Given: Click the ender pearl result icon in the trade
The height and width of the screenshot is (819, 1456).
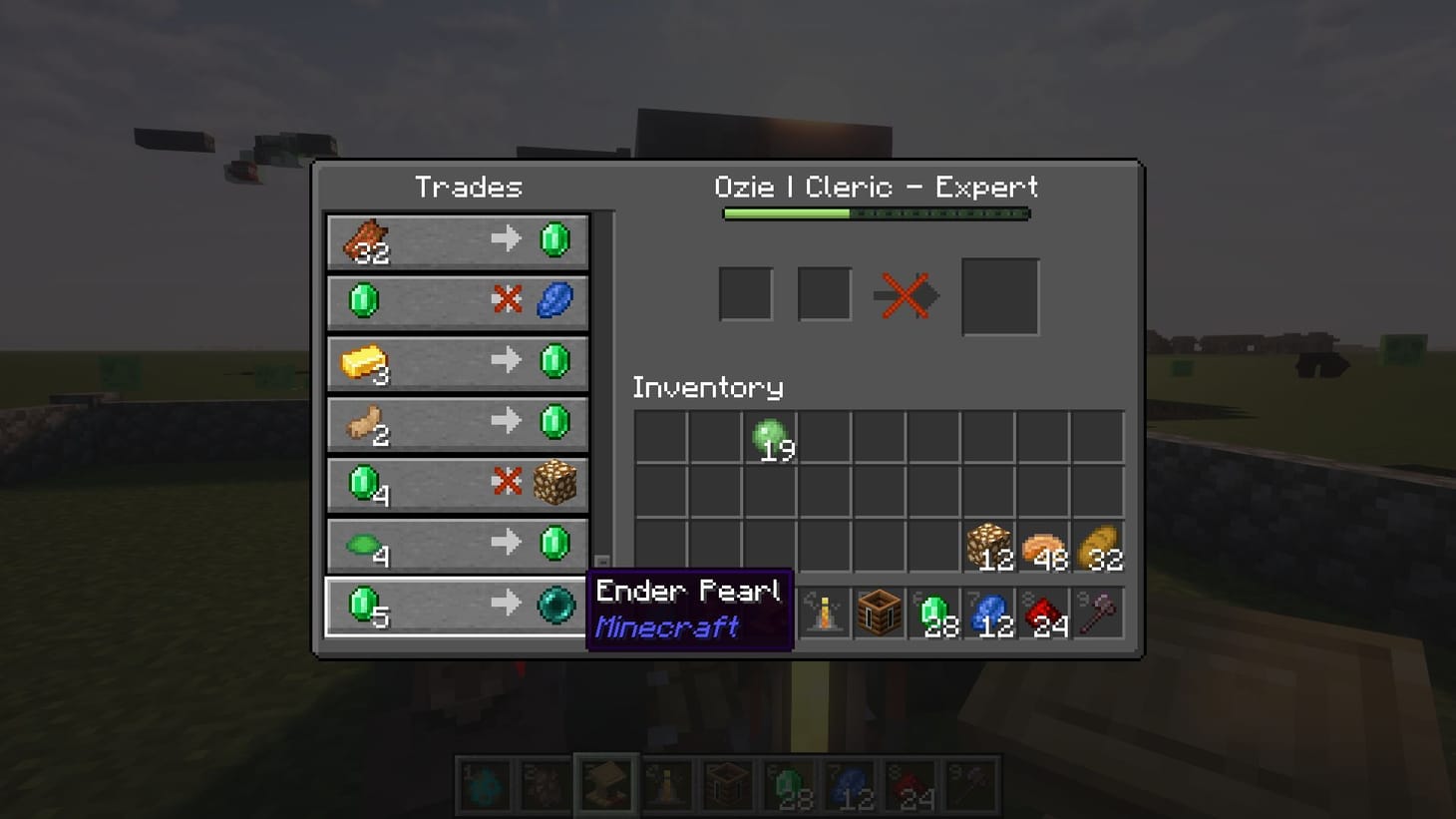Looking at the screenshot, I should tap(555, 605).
